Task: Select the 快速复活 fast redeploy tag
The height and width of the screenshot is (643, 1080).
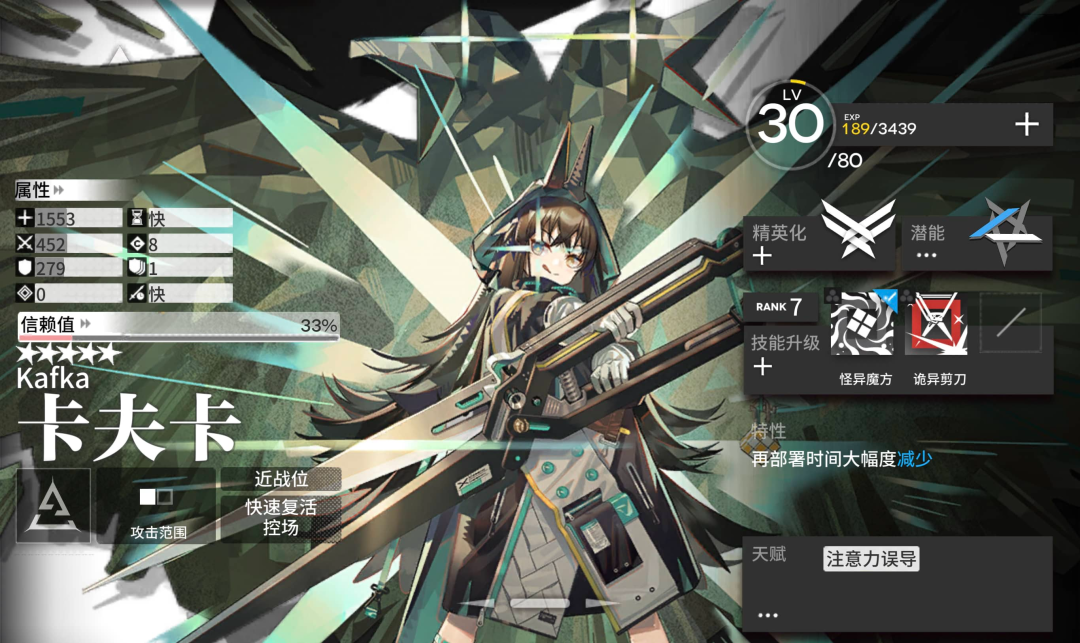Action: (x=280, y=507)
